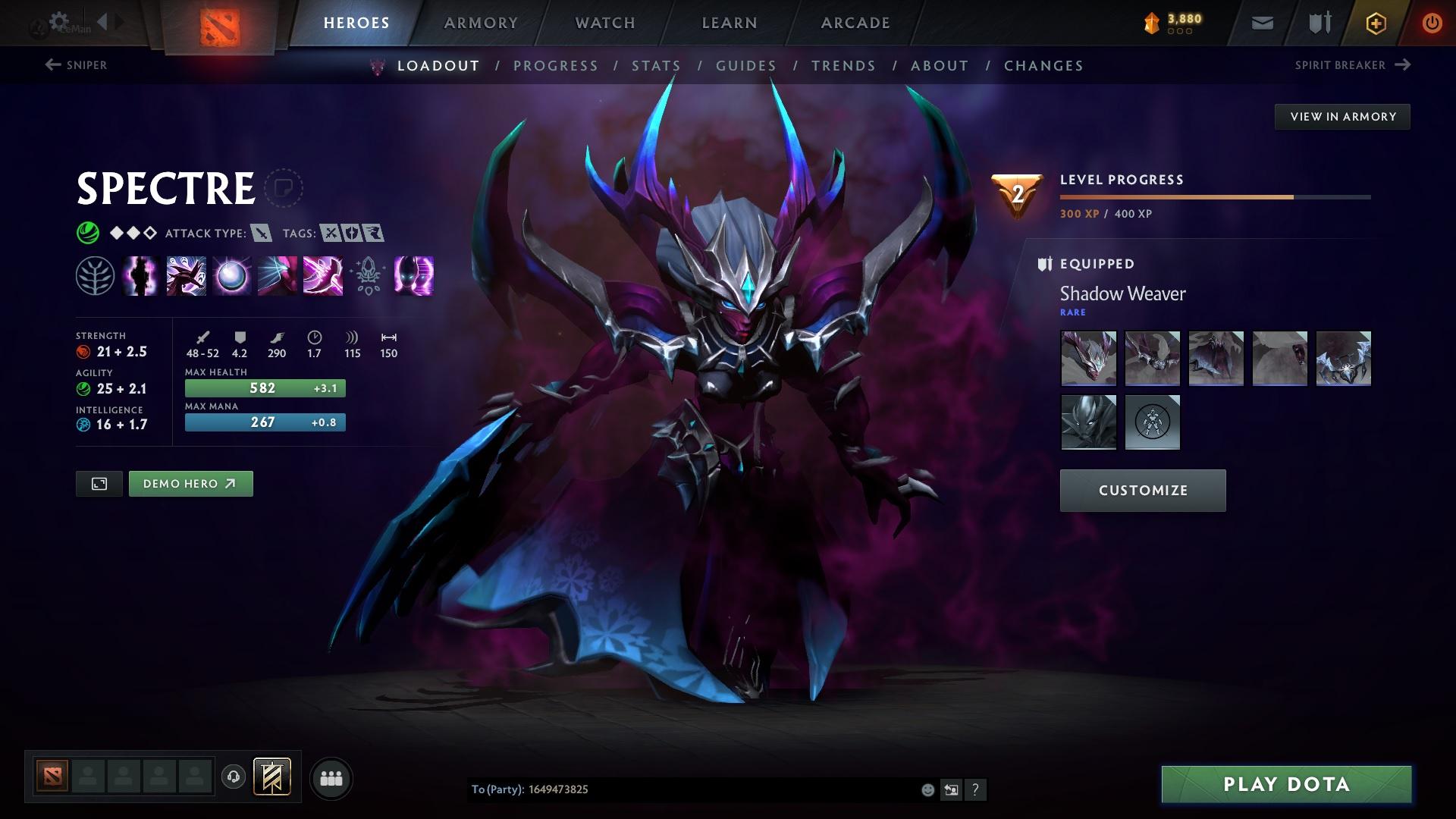1456x819 pixels.
Task: Open the mail envelope at the top bar
Action: tap(1261, 23)
